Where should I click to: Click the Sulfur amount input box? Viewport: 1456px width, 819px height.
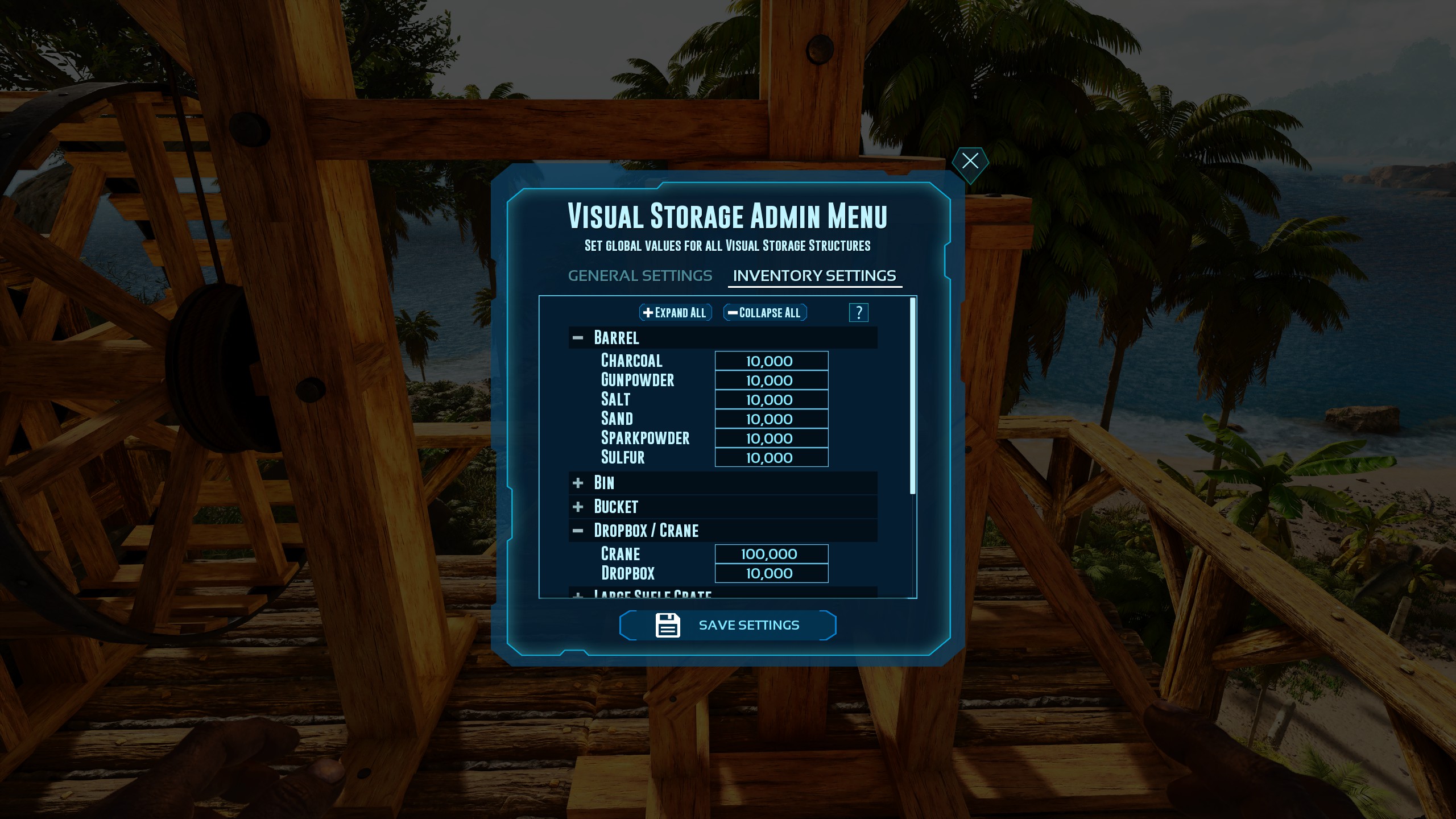[771, 457]
